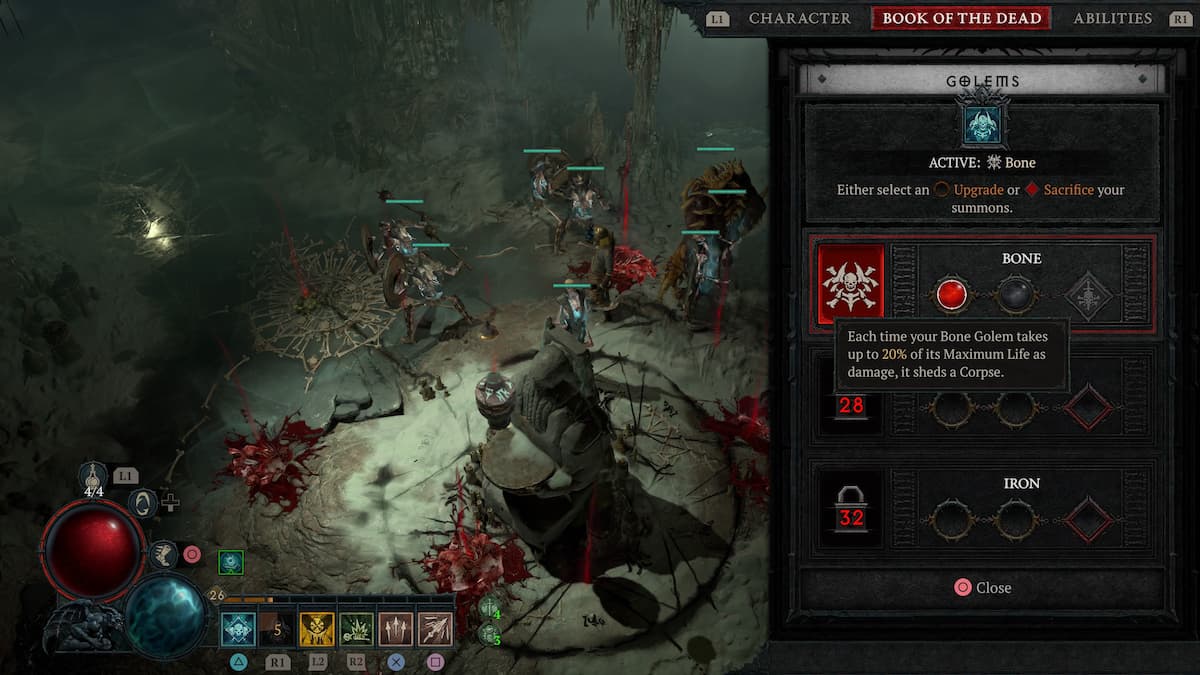Select the Iron golem sacrifice diamond
Image resolution: width=1200 pixels, height=675 pixels.
point(1087,520)
